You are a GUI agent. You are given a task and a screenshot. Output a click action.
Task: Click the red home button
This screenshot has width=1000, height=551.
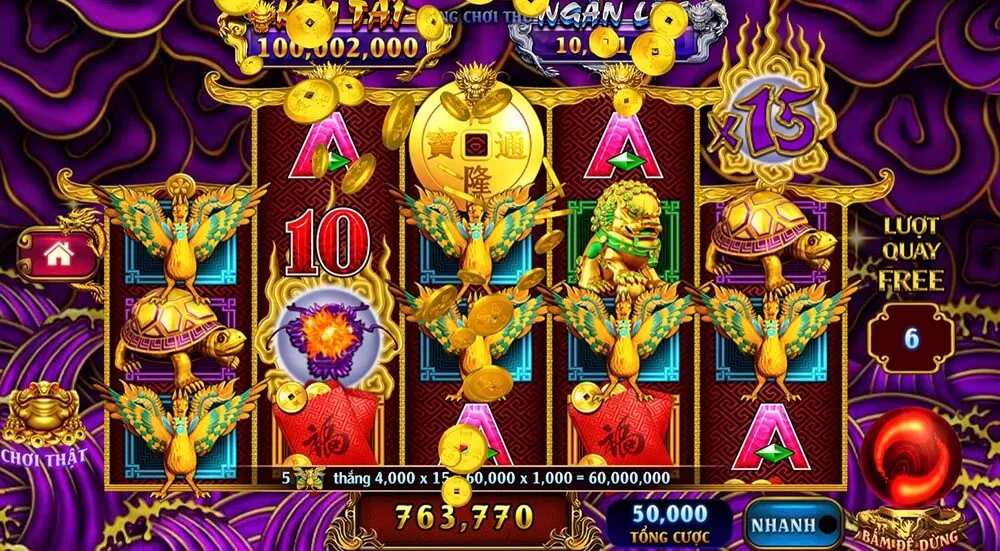(x=58, y=255)
